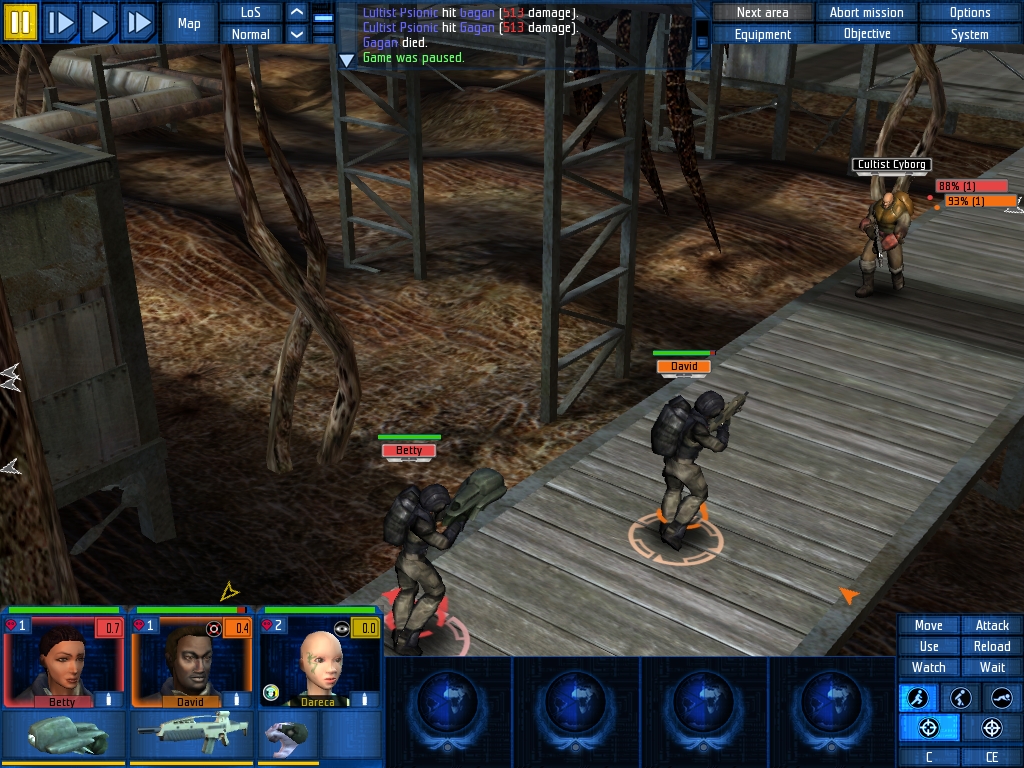Show the mission Objective
The height and width of the screenshot is (768, 1024).
(866, 34)
